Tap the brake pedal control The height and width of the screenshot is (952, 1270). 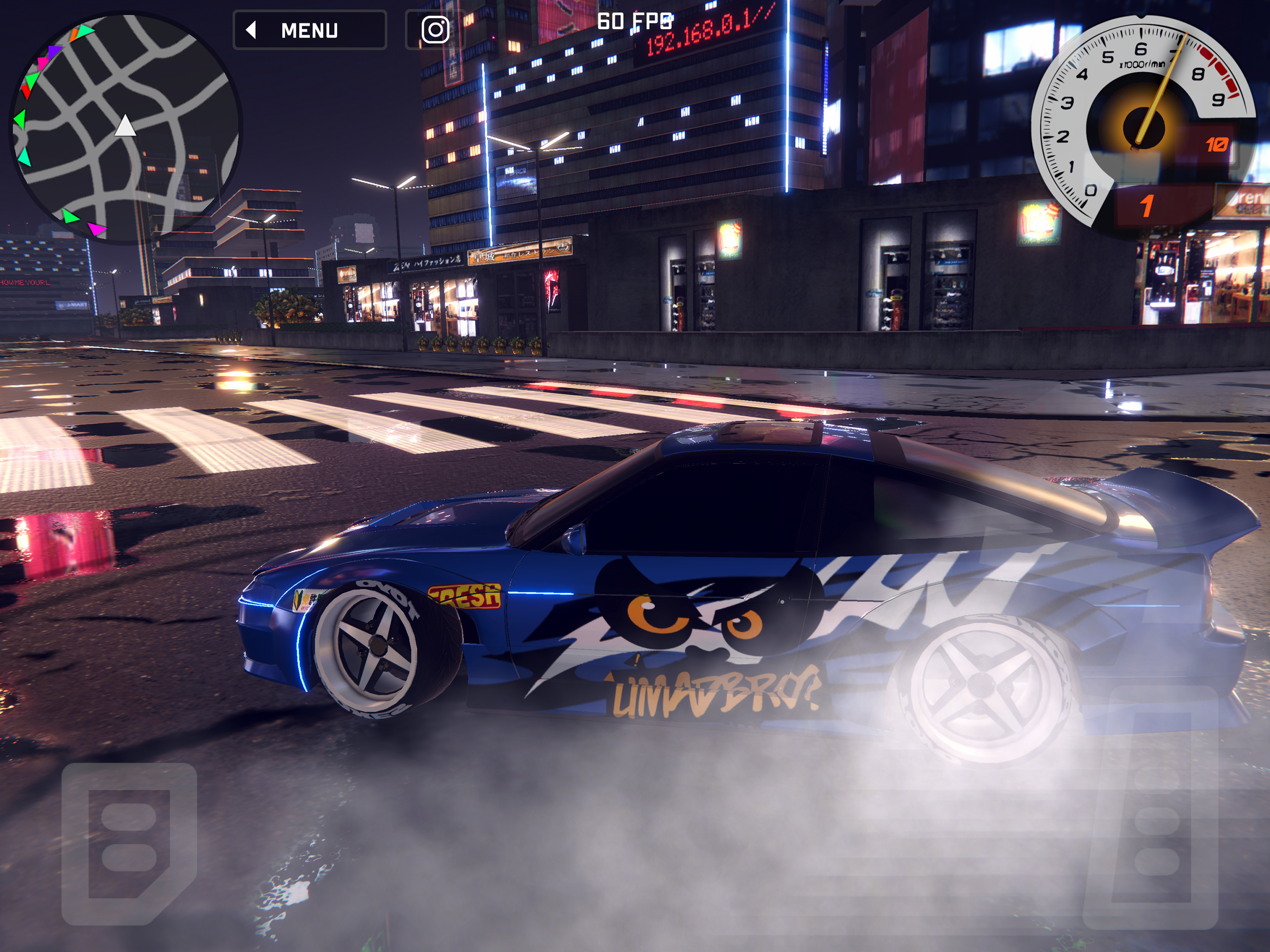(129, 844)
